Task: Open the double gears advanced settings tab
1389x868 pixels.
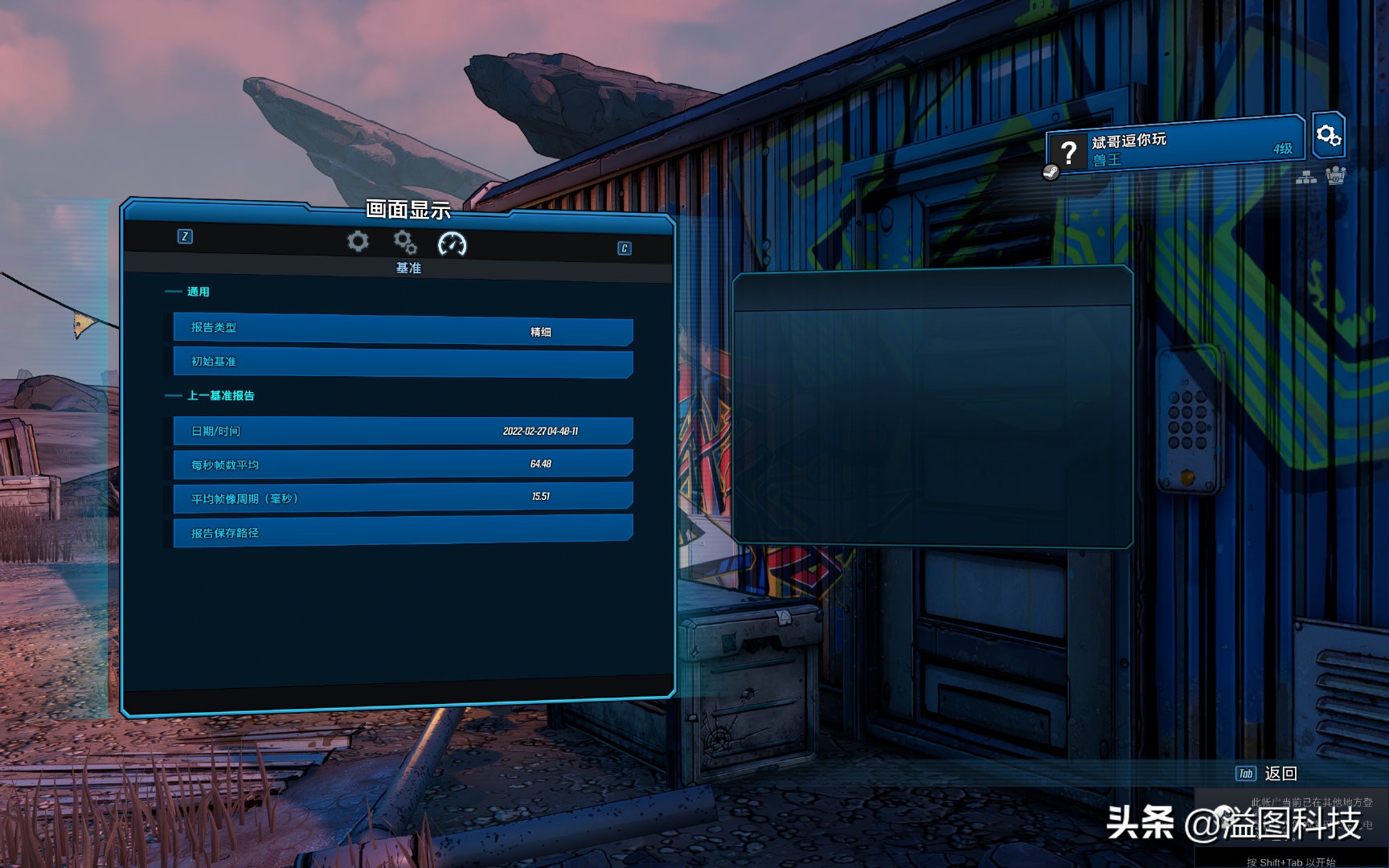Action: (405, 242)
